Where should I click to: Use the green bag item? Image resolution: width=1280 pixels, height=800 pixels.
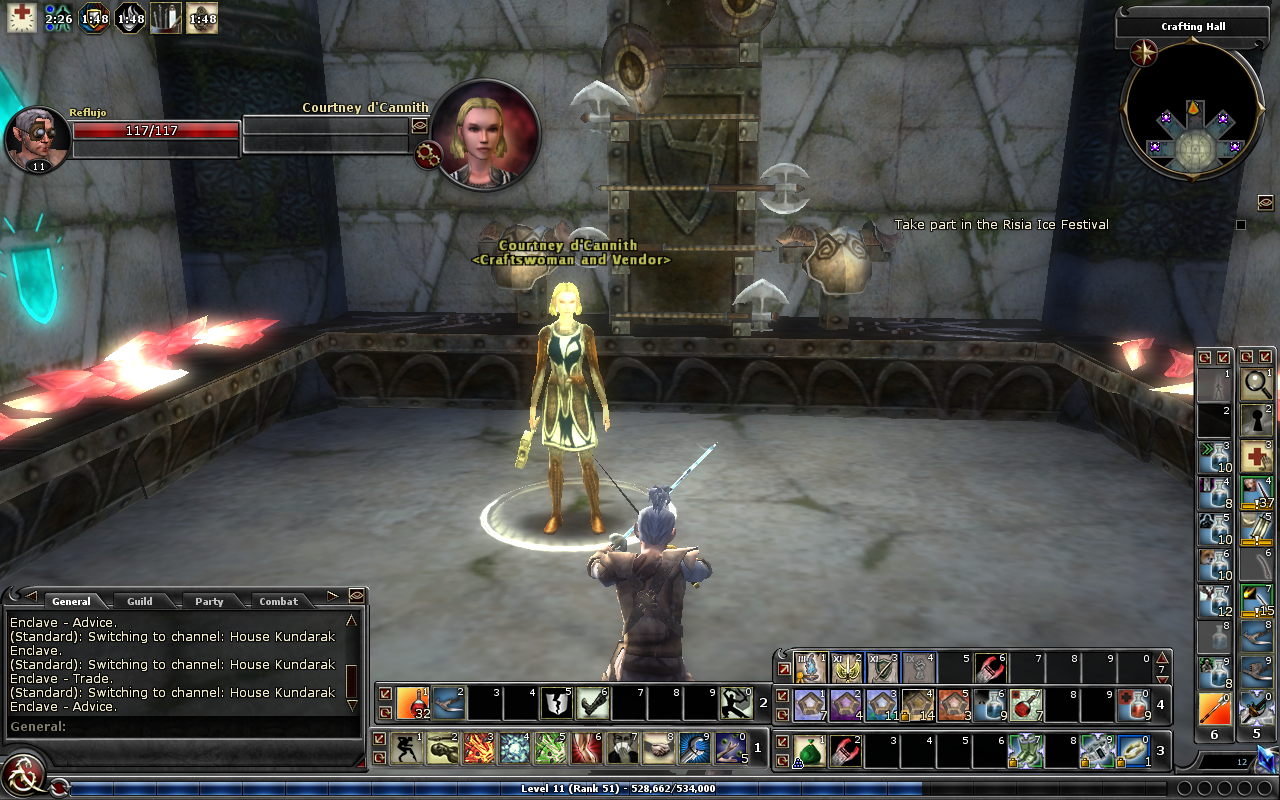[811, 749]
